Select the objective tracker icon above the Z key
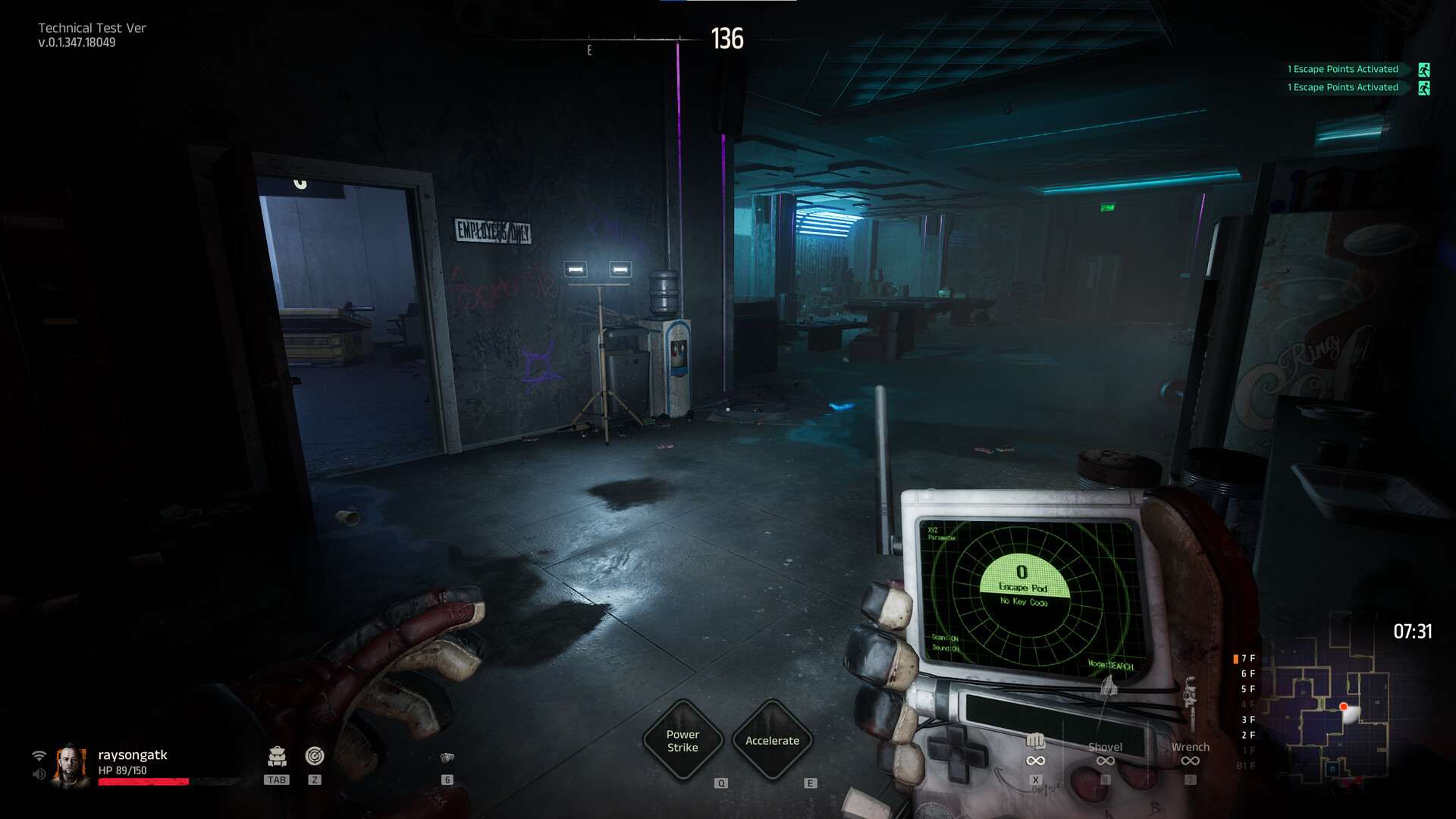 (x=316, y=756)
